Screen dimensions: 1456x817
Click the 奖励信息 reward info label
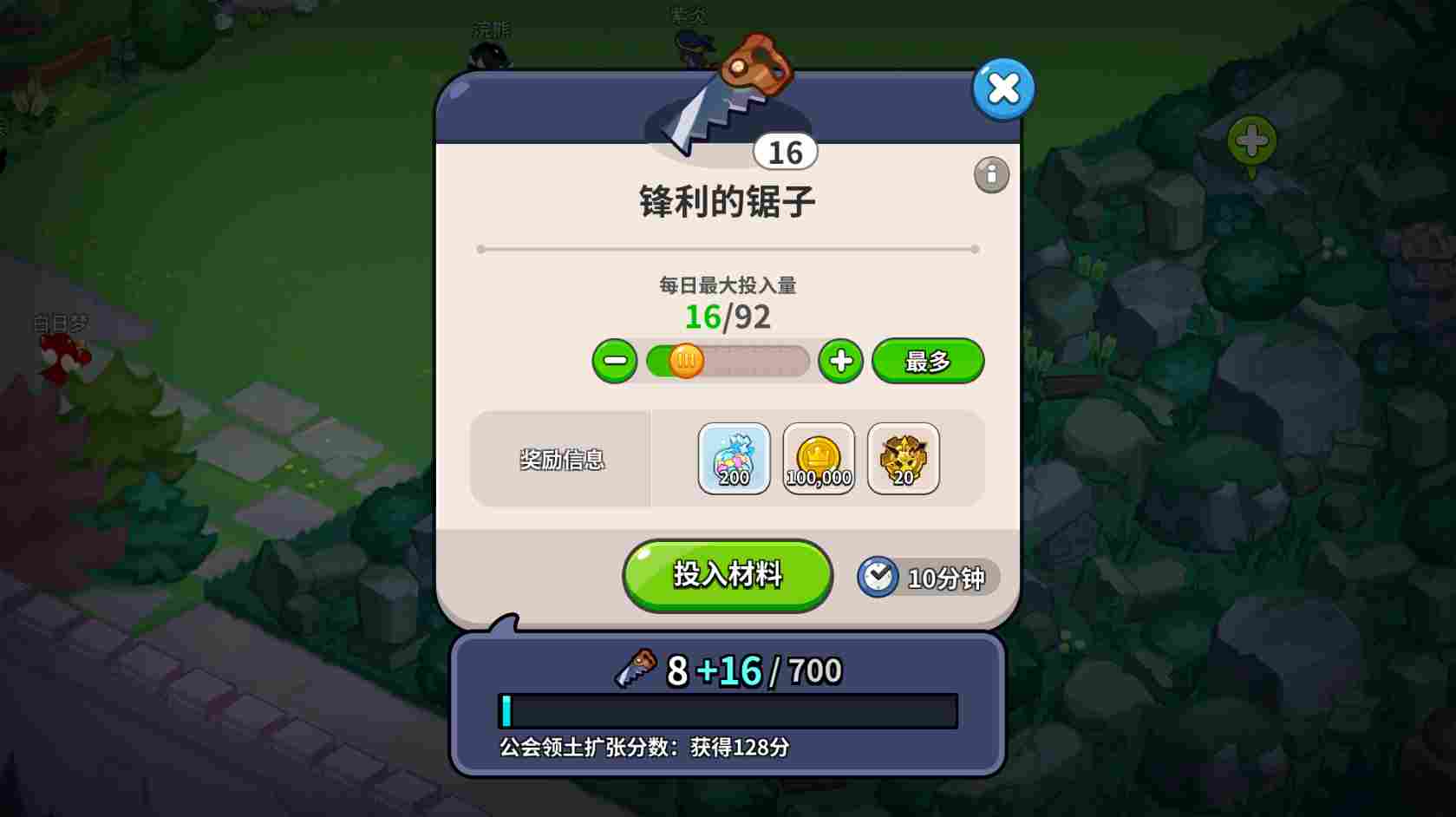coord(559,460)
